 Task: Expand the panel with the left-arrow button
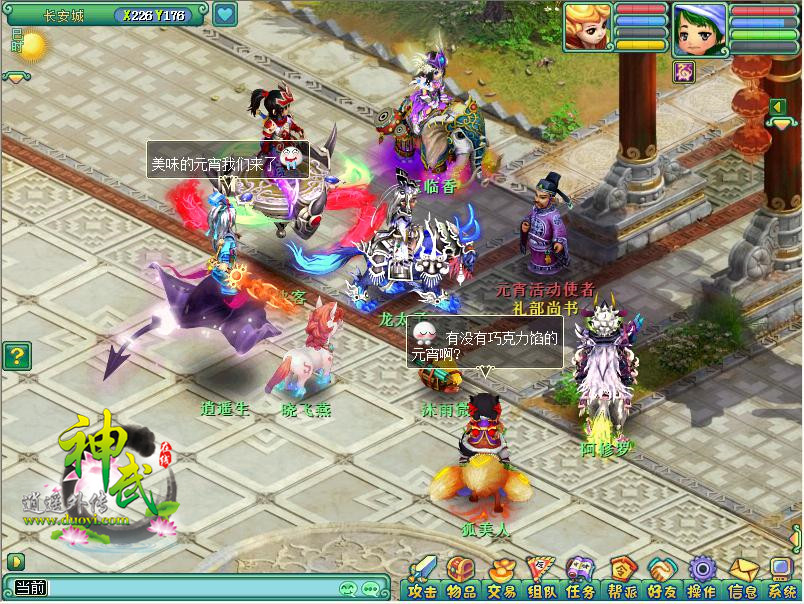776,107
